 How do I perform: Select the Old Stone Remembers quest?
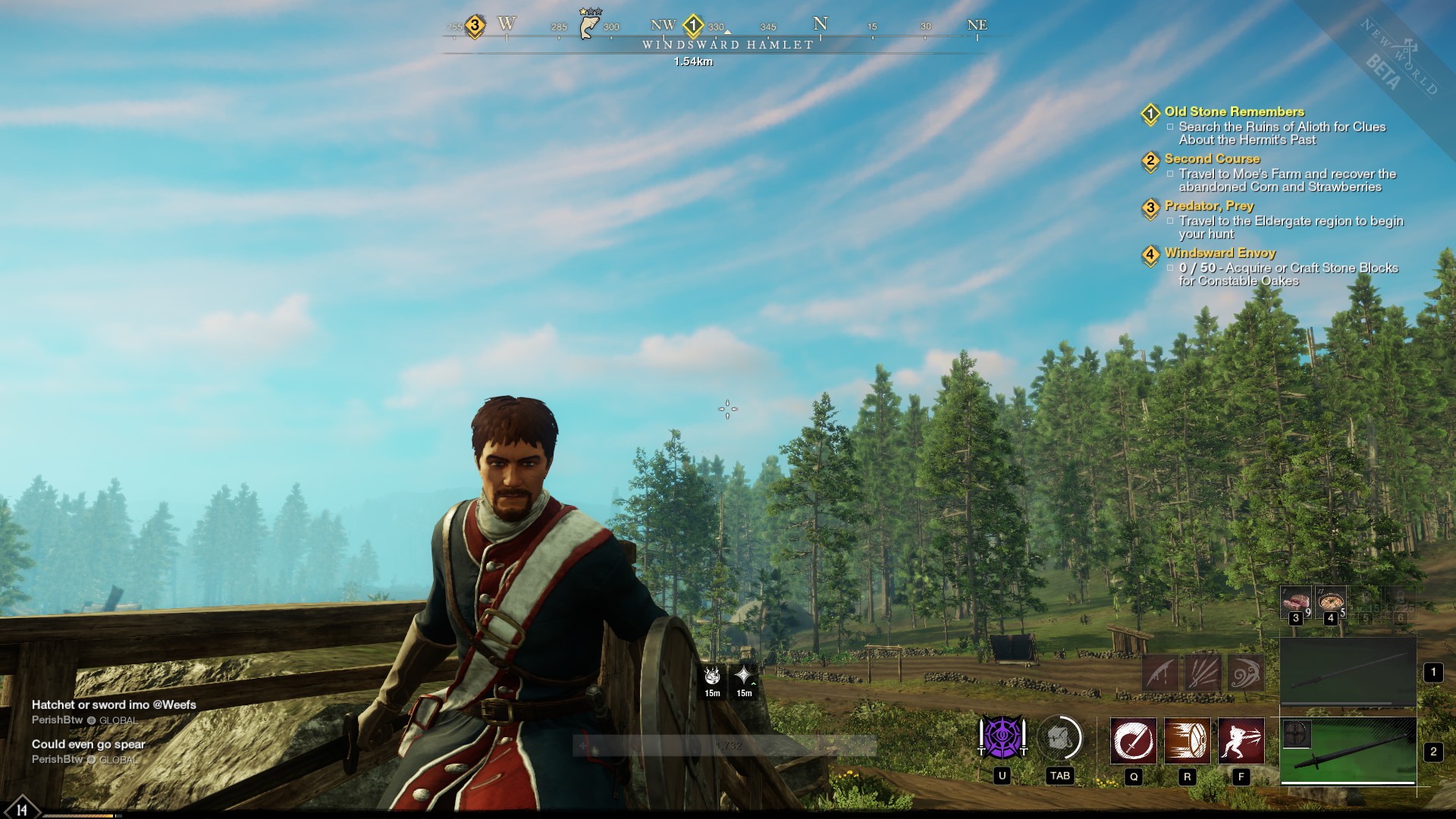pyautogui.click(x=1234, y=111)
